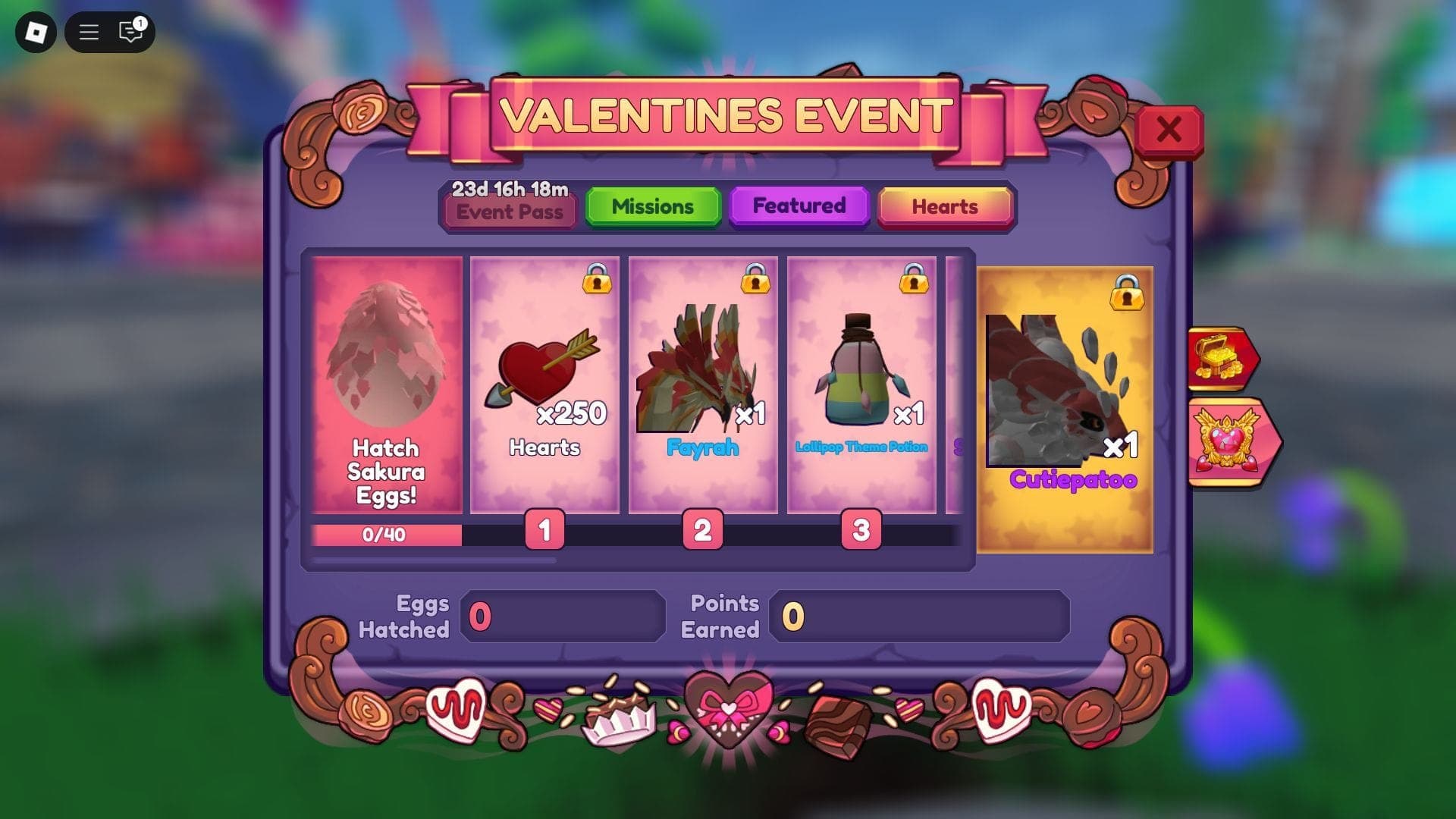
Task: Select milestone marker 1 below the Hearts reward
Action: pyautogui.click(x=543, y=533)
